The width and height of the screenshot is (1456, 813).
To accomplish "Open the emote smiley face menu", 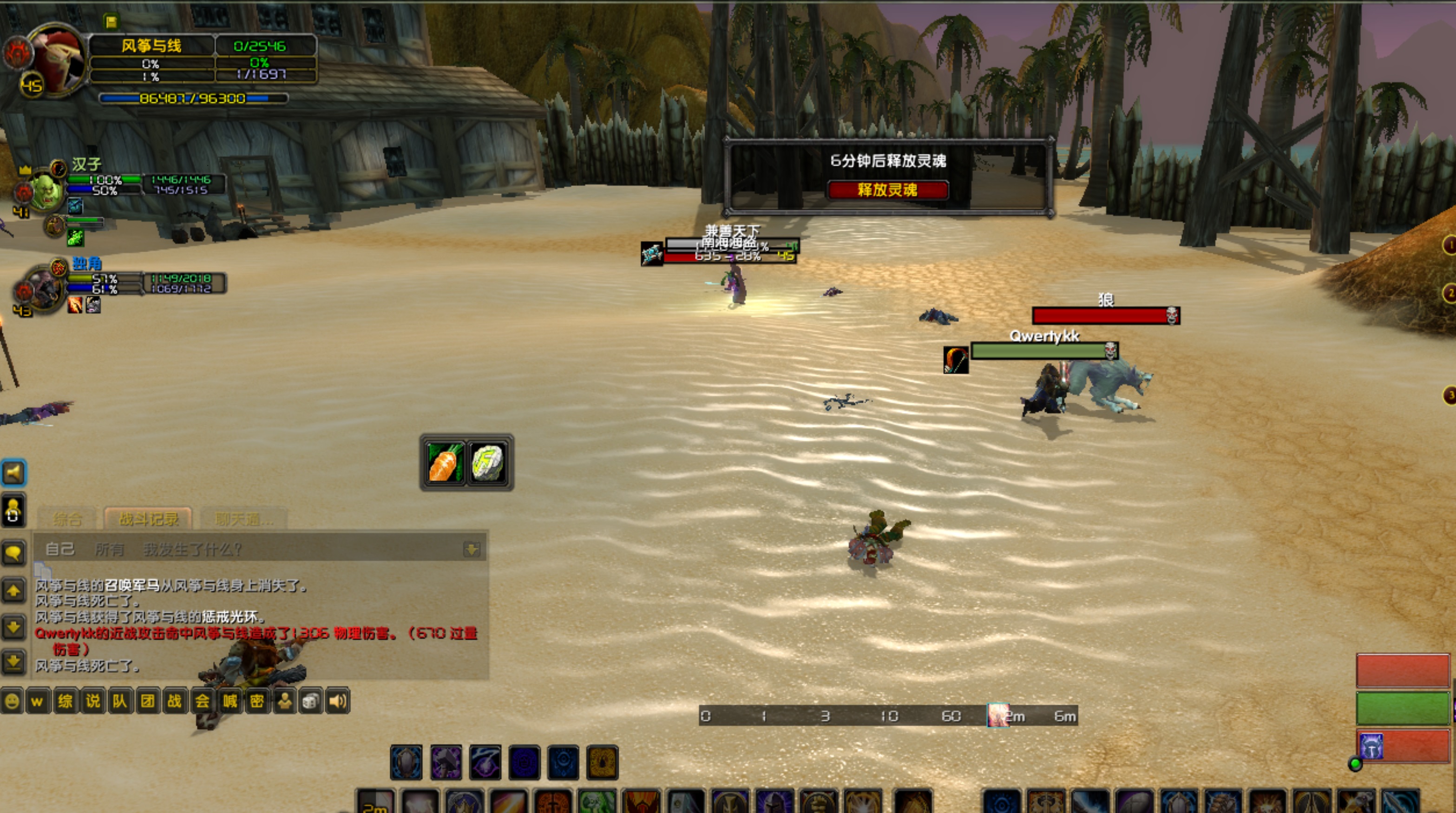I will click(11, 702).
